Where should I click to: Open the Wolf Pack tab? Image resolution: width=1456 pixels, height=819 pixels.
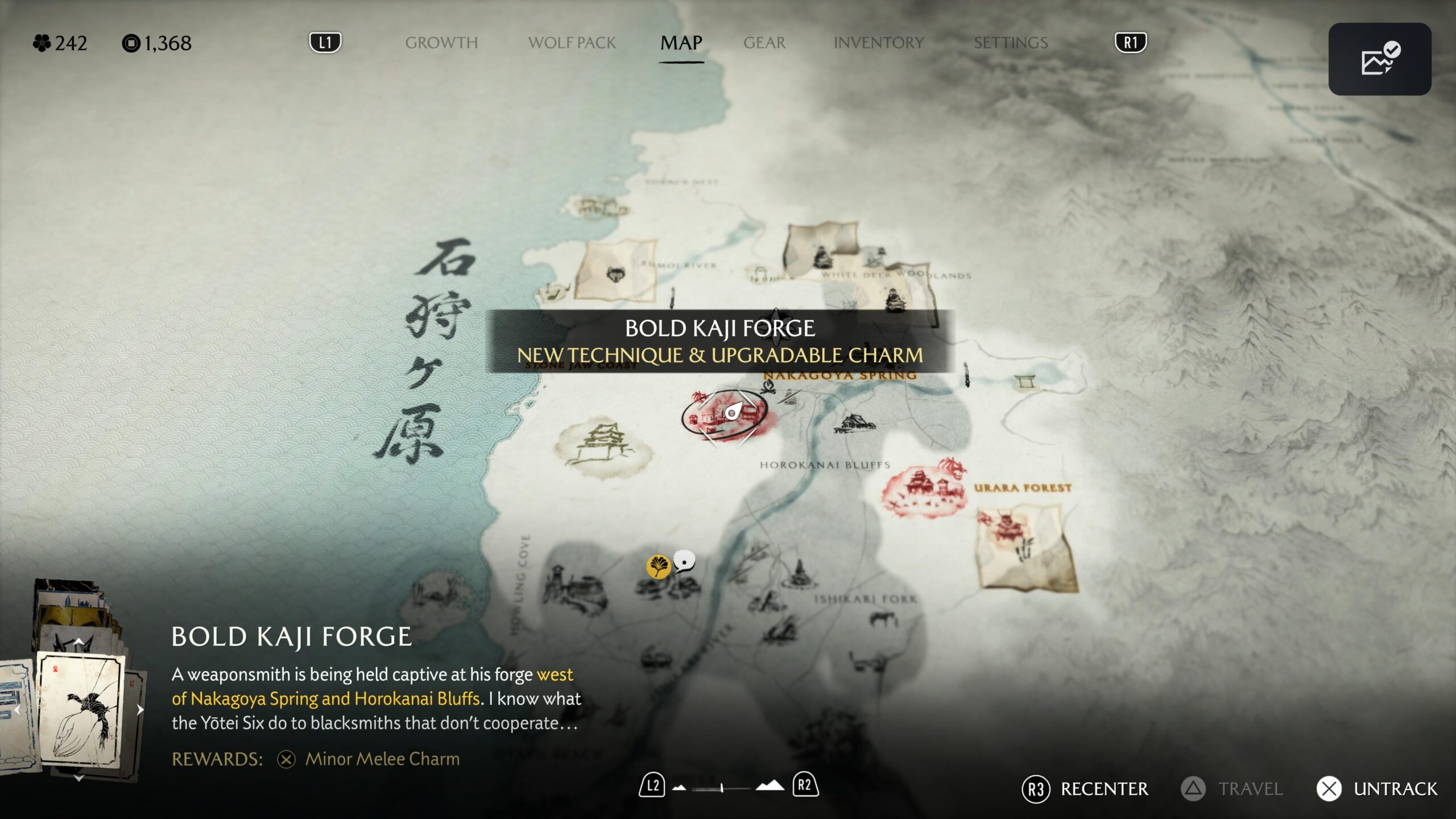572,43
